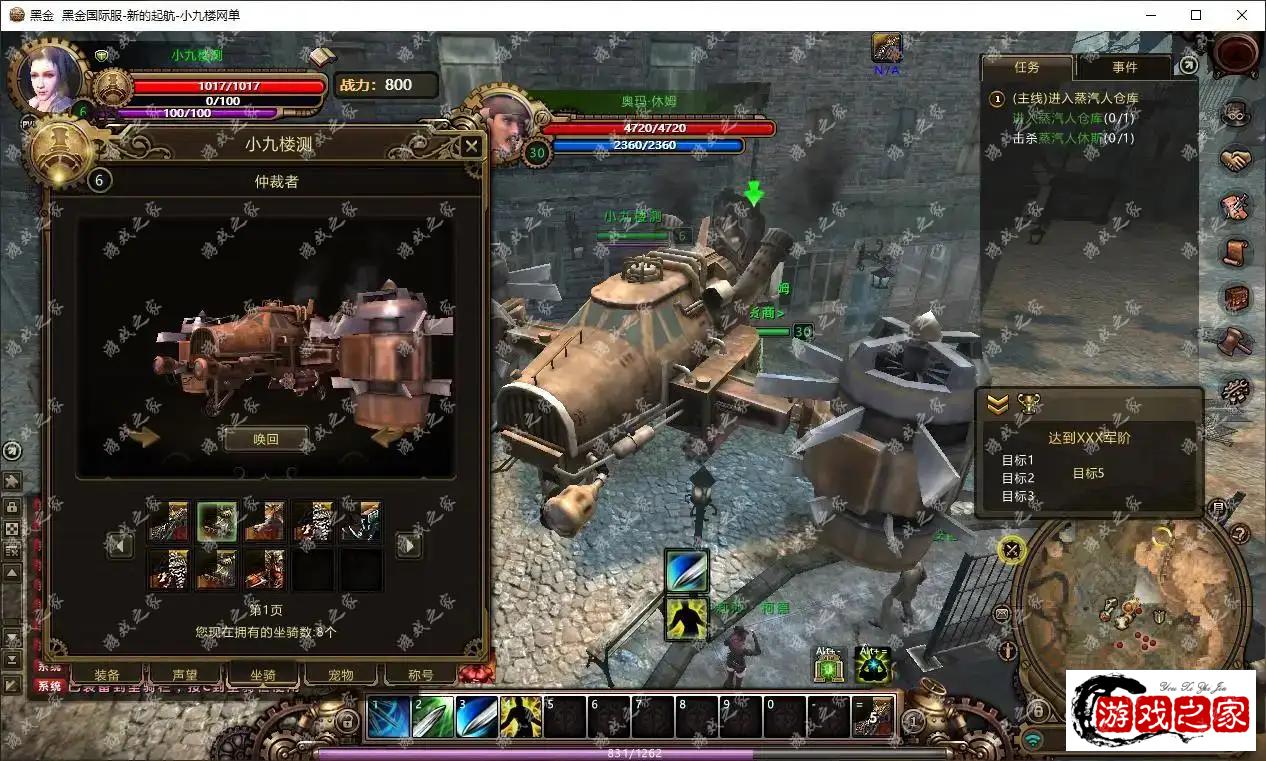Viewport: 1266px width, 761px height.
Task: Activate skill in hotbar slot 2
Action: (x=432, y=718)
